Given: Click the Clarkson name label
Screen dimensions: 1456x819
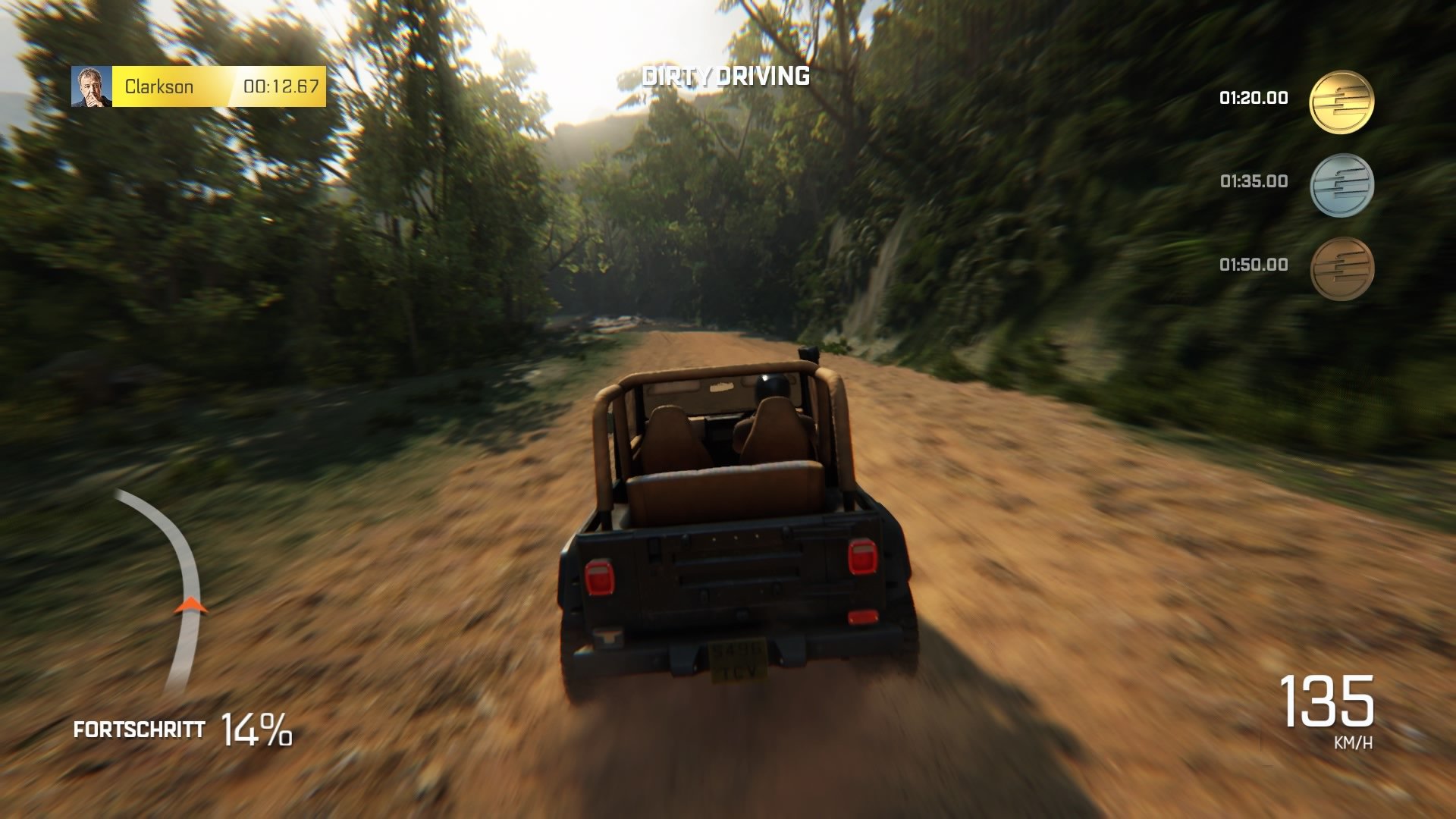Looking at the screenshot, I should 160,86.
